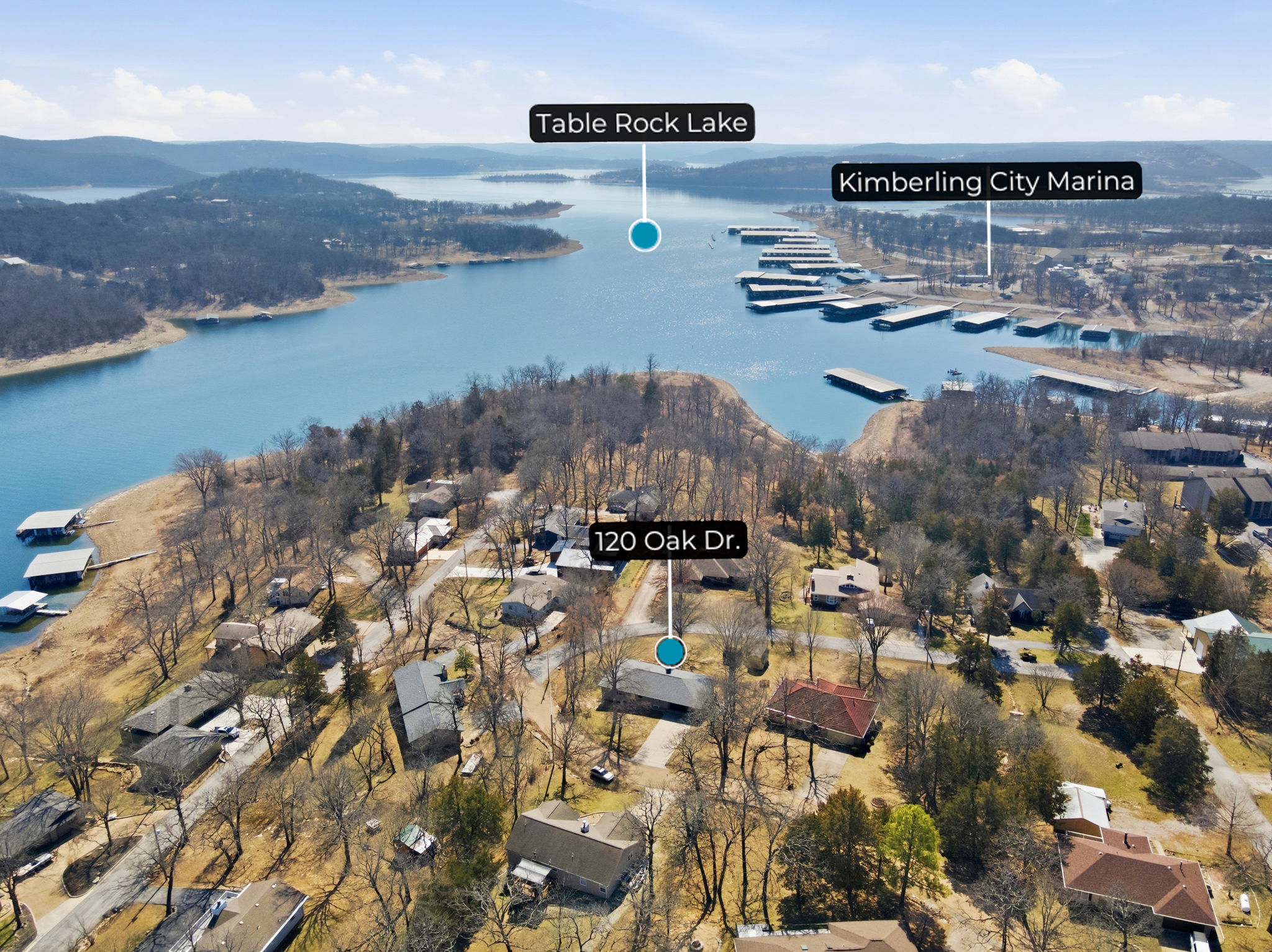The width and height of the screenshot is (1272, 952).
Task: Select the blue marker dot above the house
Action: (670, 652)
